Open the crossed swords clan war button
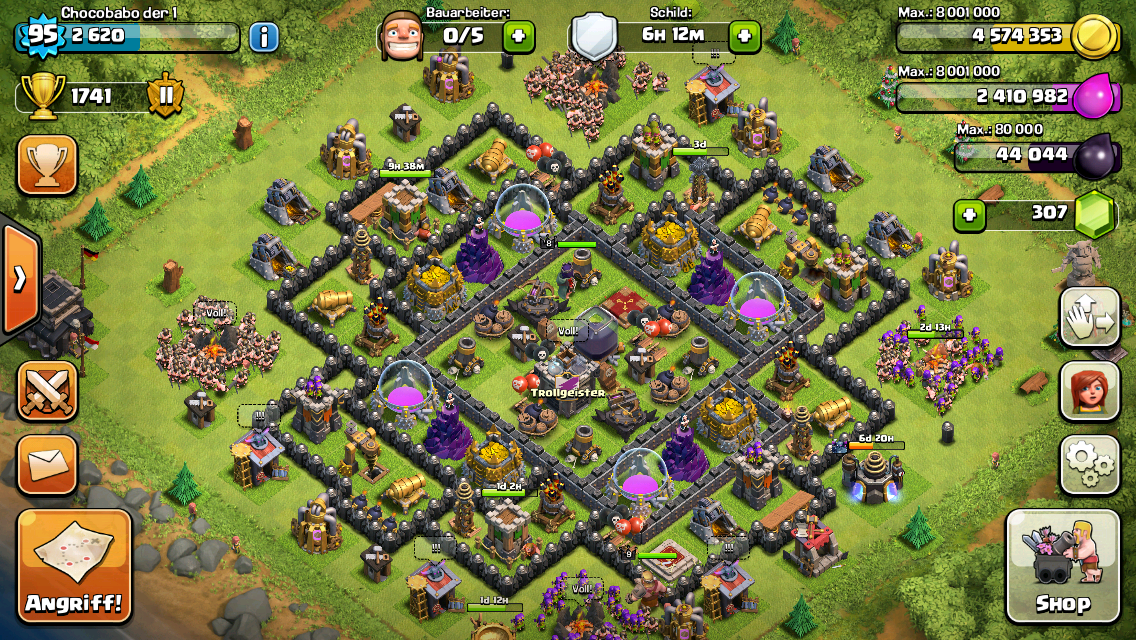The height and width of the screenshot is (640, 1136). (x=47, y=391)
